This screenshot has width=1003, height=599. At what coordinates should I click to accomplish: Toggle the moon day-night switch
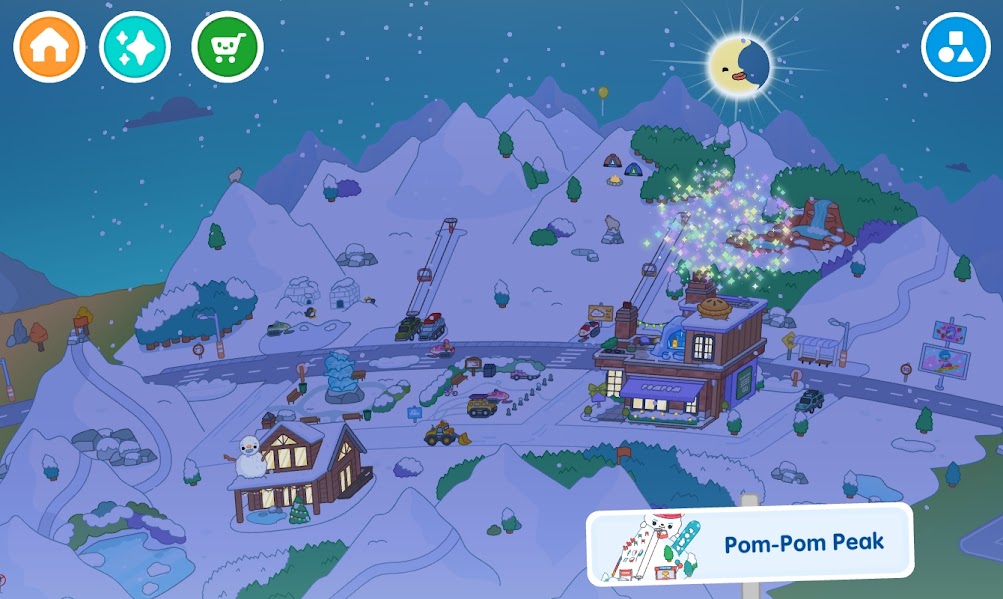(739, 63)
